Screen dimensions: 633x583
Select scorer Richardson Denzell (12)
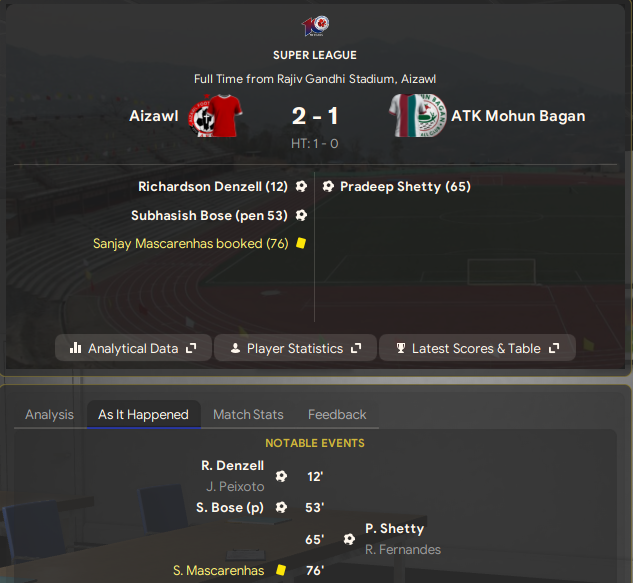[x=213, y=186]
